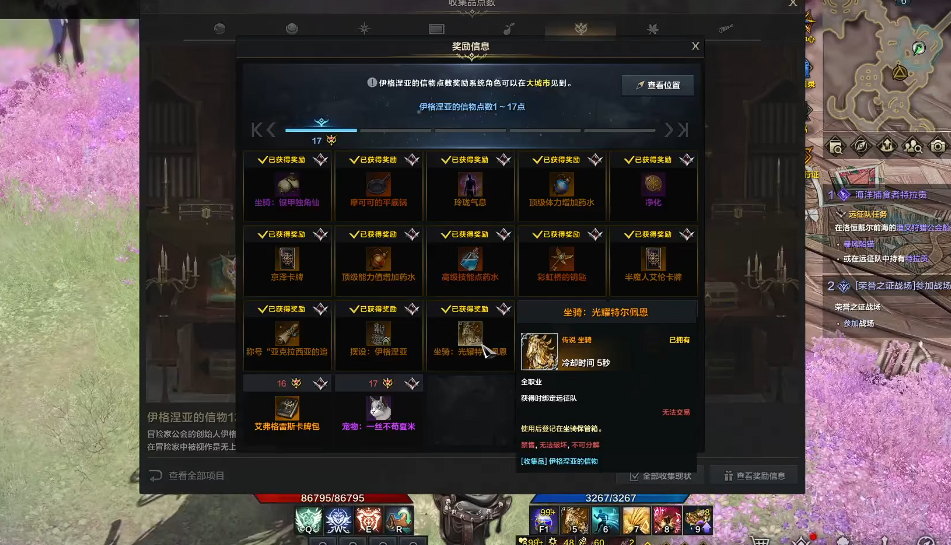Screen dimensions: 951x545
Task: Select the 彩虹桥的钥匙 key reward
Action: [x=562, y=260]
